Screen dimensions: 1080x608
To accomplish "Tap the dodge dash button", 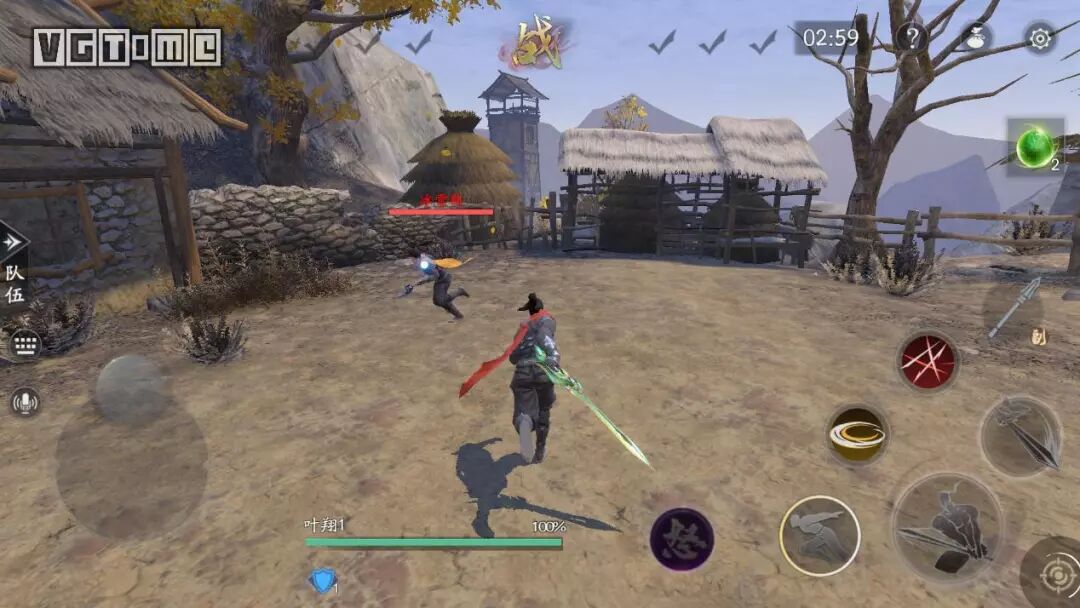I will click(820, 536).
